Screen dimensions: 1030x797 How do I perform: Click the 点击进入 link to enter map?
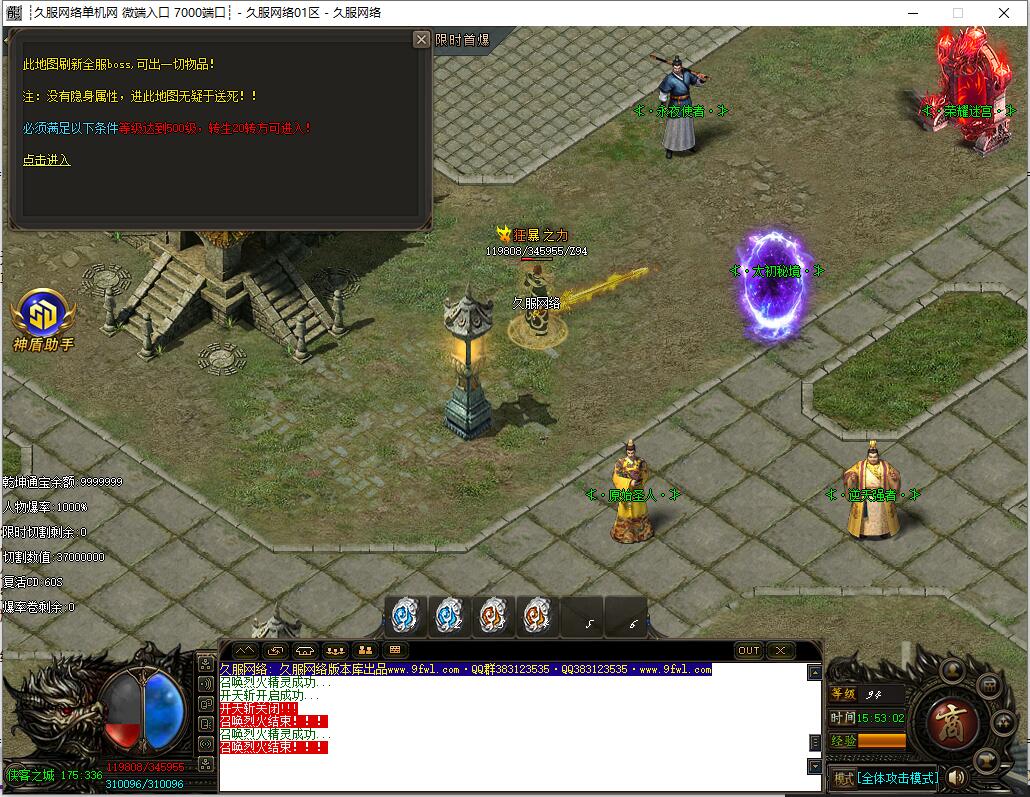tap(46, 160)
